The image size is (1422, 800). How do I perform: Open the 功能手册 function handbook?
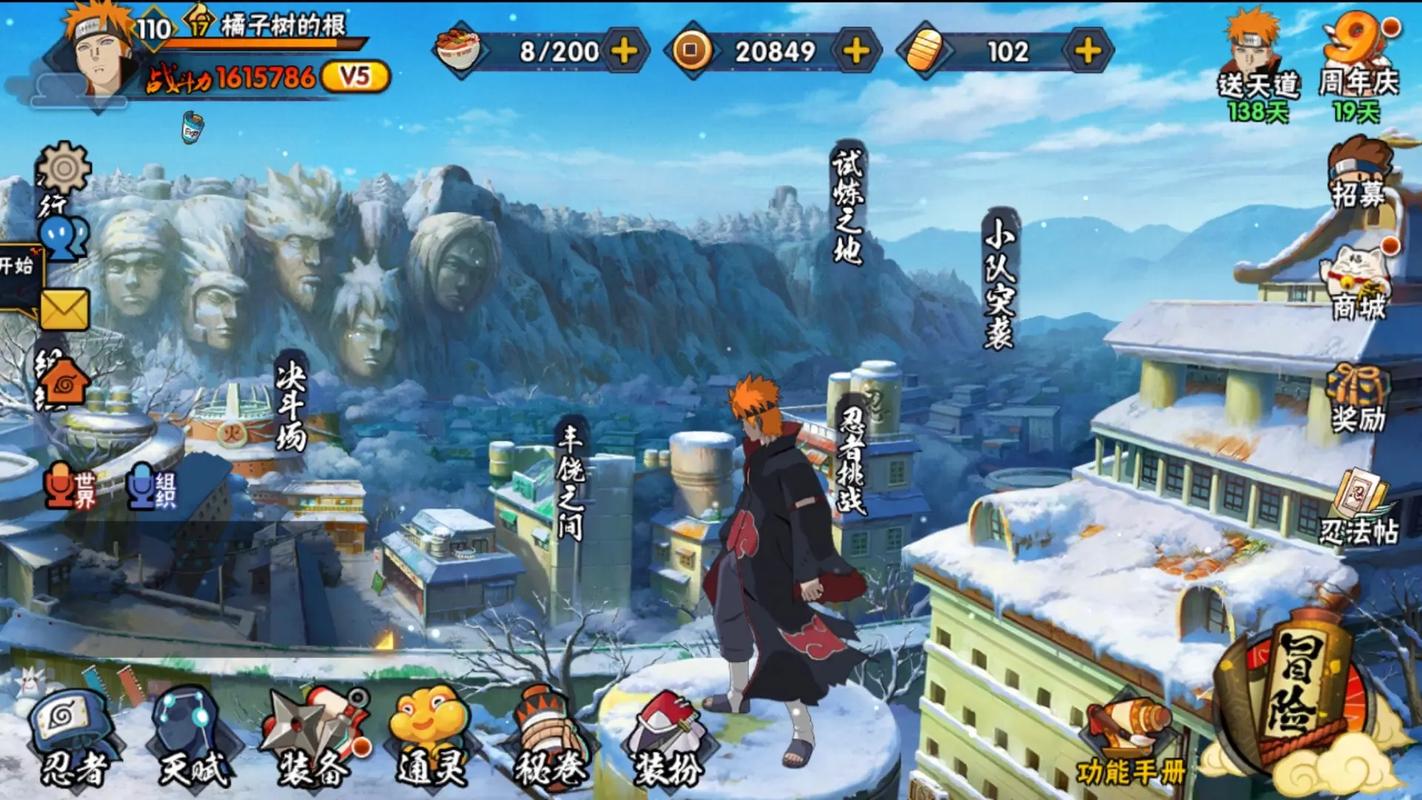tap(1132, 742)
